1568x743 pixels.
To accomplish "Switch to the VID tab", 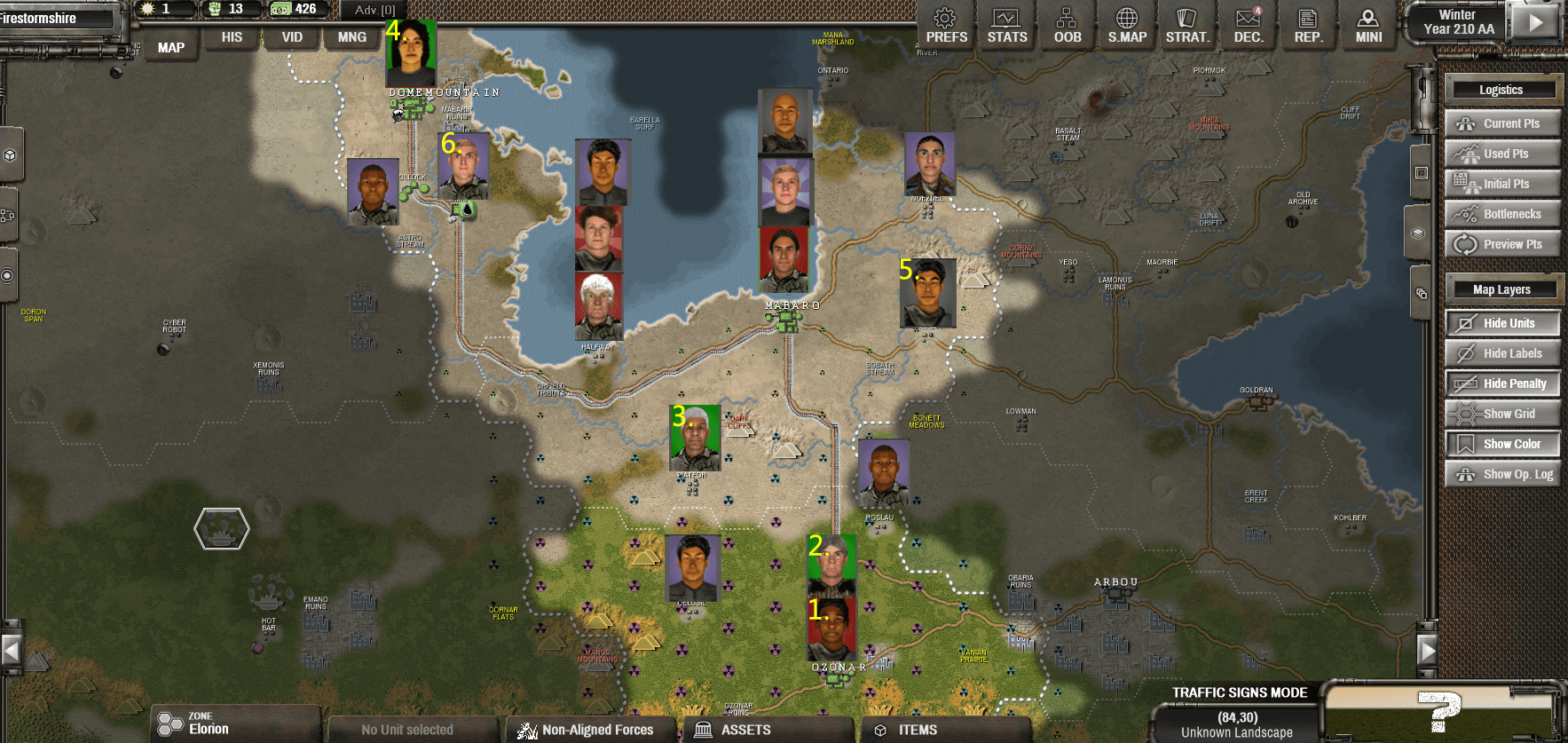I will tap(291, 36).
